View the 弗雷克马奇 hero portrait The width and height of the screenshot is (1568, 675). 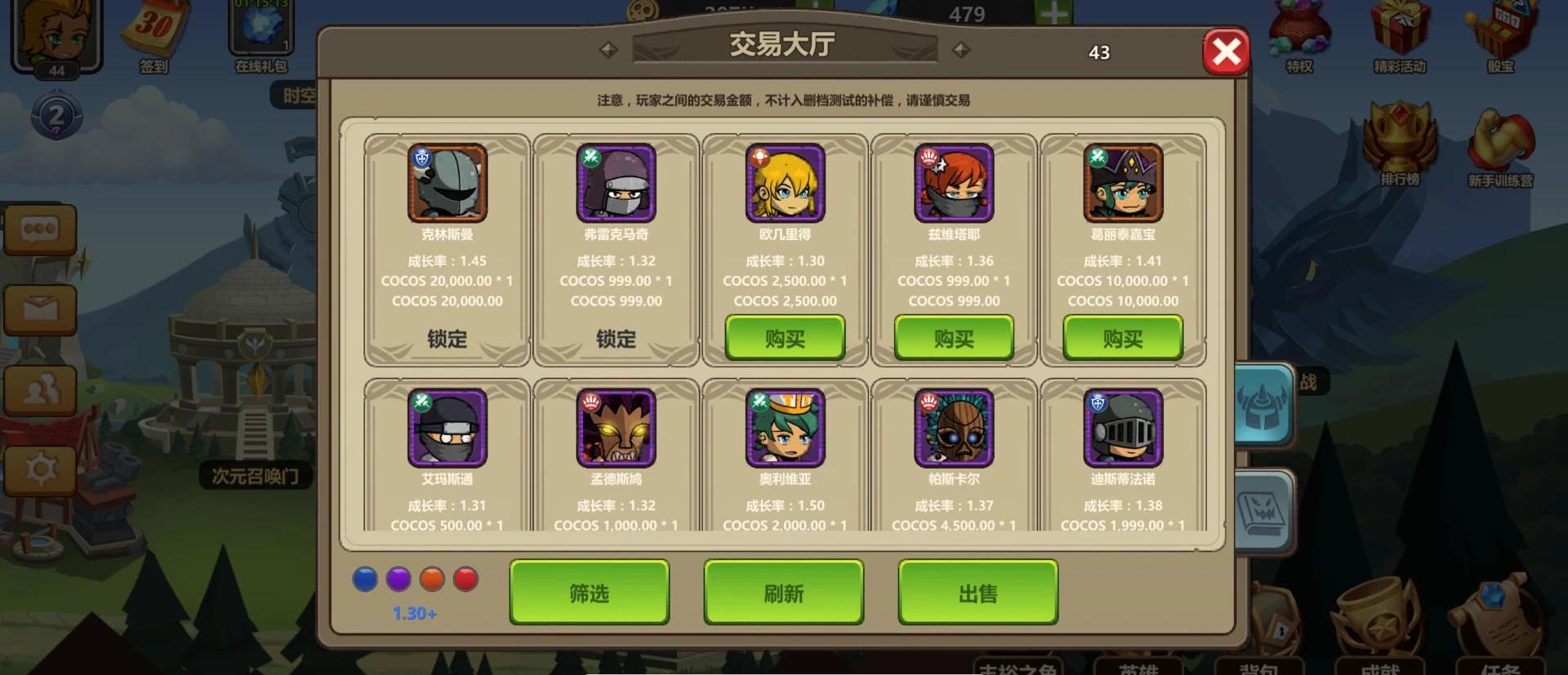pos(616,184)
